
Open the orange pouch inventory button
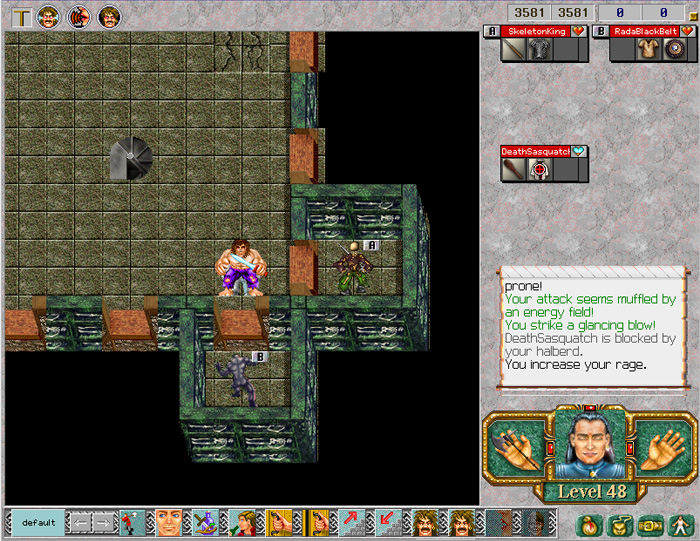point(590,523)
